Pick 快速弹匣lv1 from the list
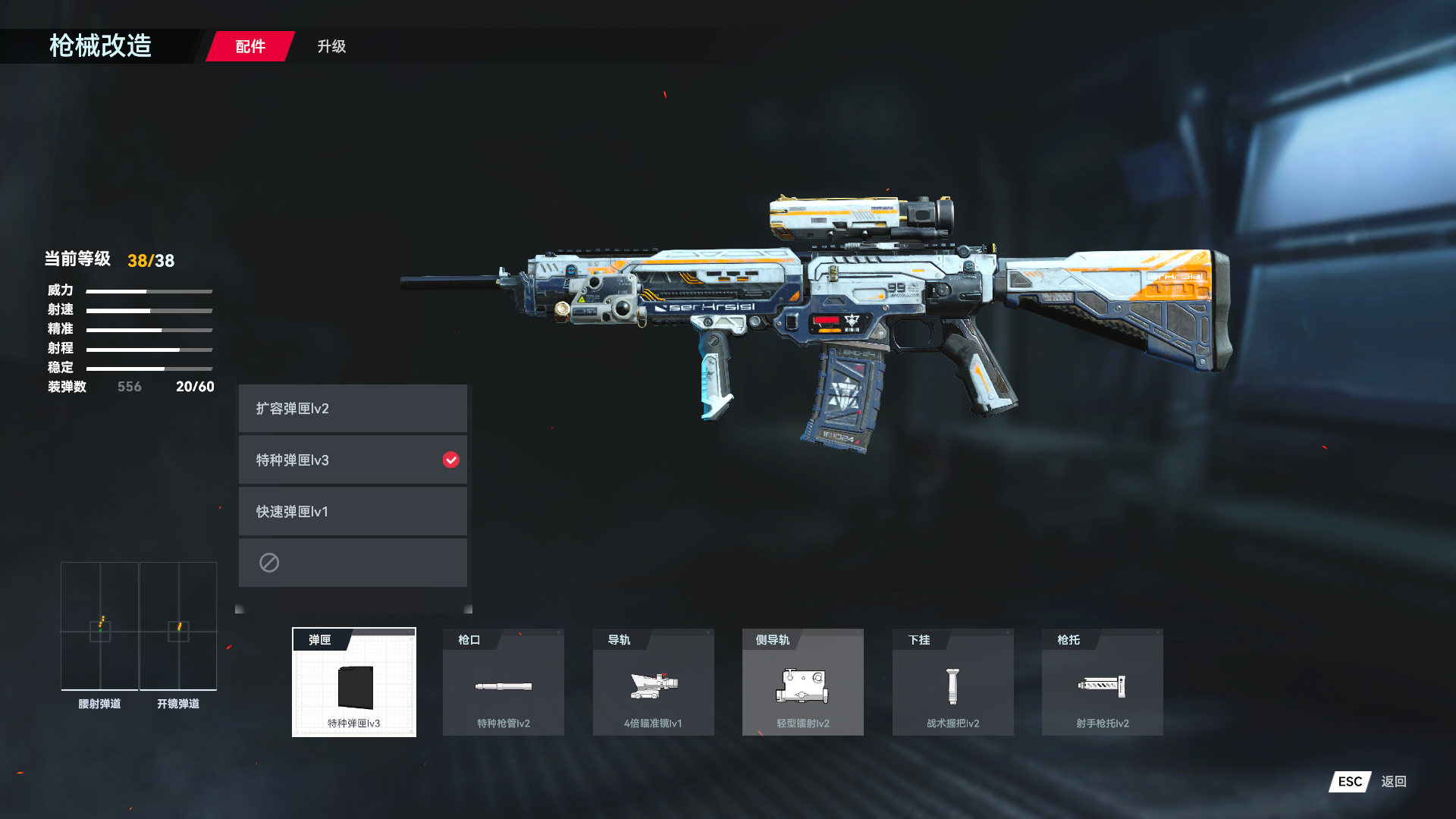The image size is (1456, 819). coord(353,512)
